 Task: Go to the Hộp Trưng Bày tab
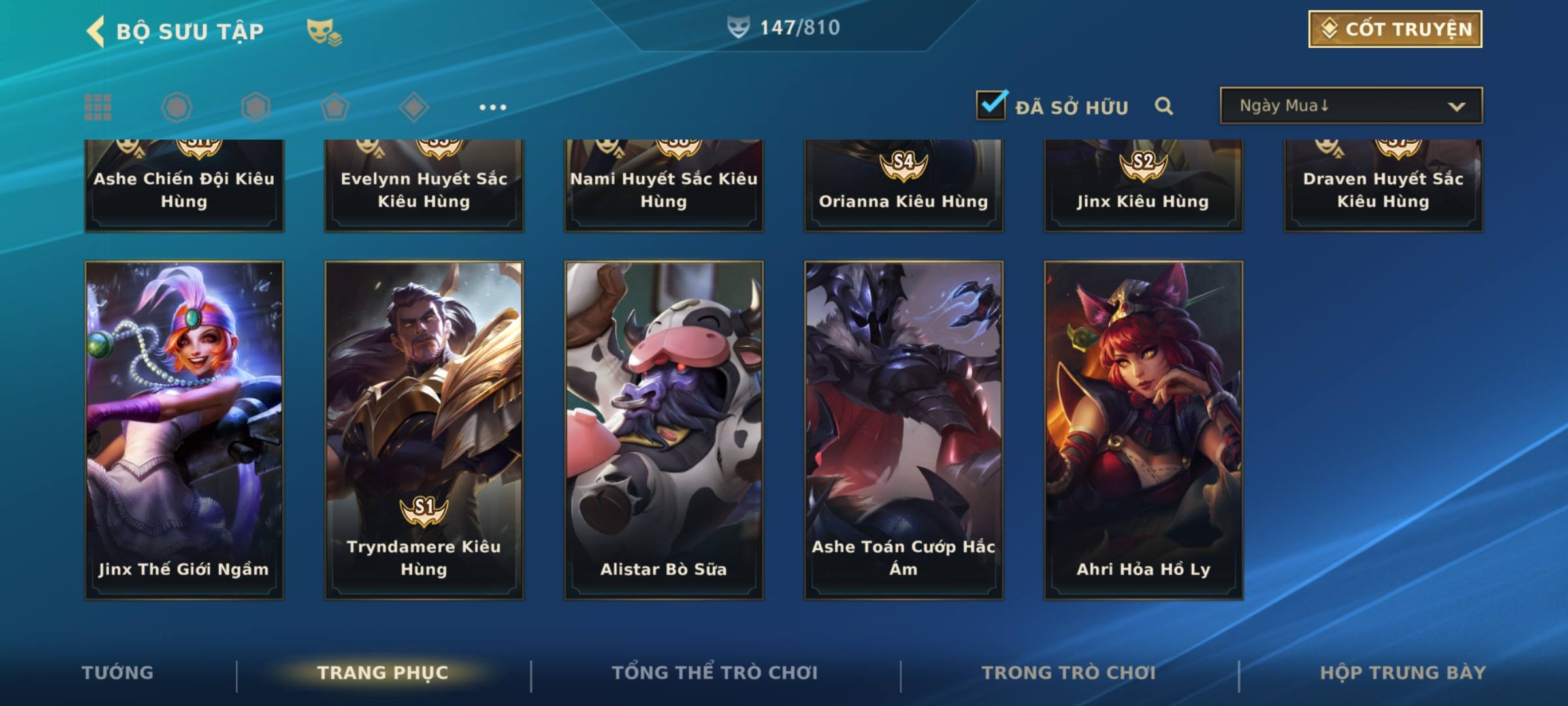pos(1403,673)
